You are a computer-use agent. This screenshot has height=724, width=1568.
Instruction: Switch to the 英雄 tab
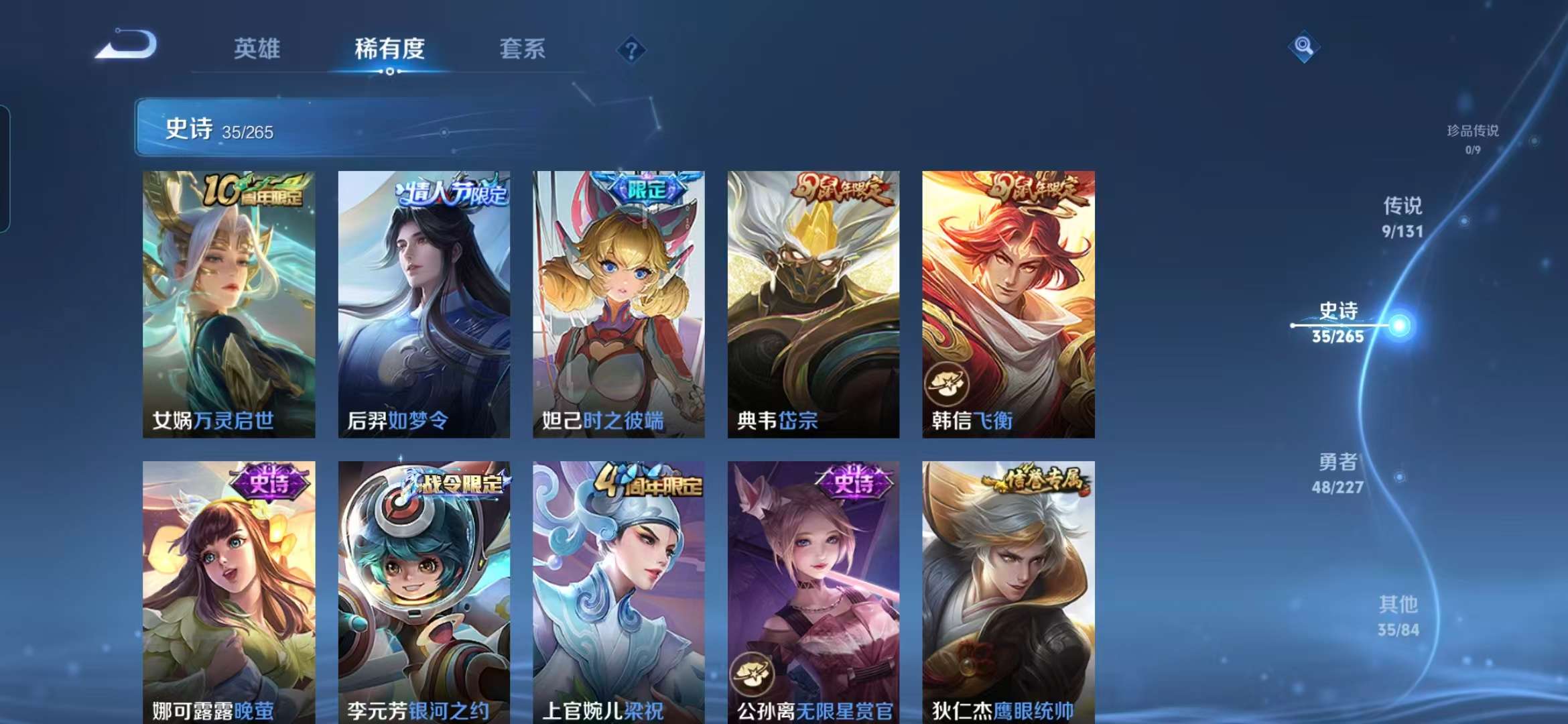tap(257, 49)
